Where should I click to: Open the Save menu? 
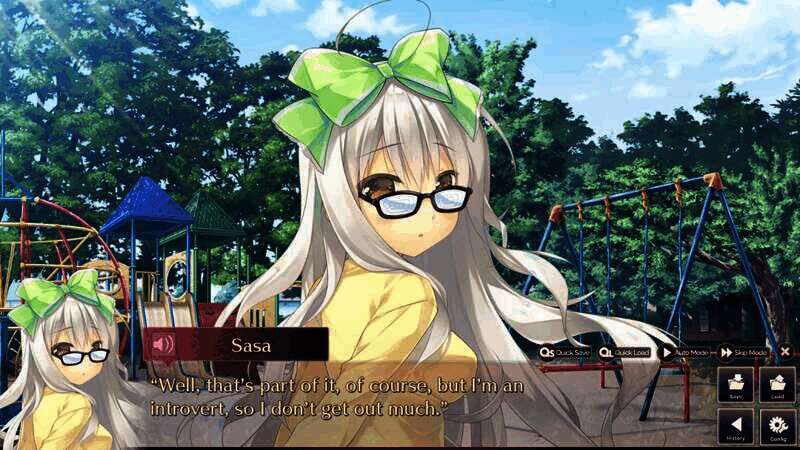point(736,386)
